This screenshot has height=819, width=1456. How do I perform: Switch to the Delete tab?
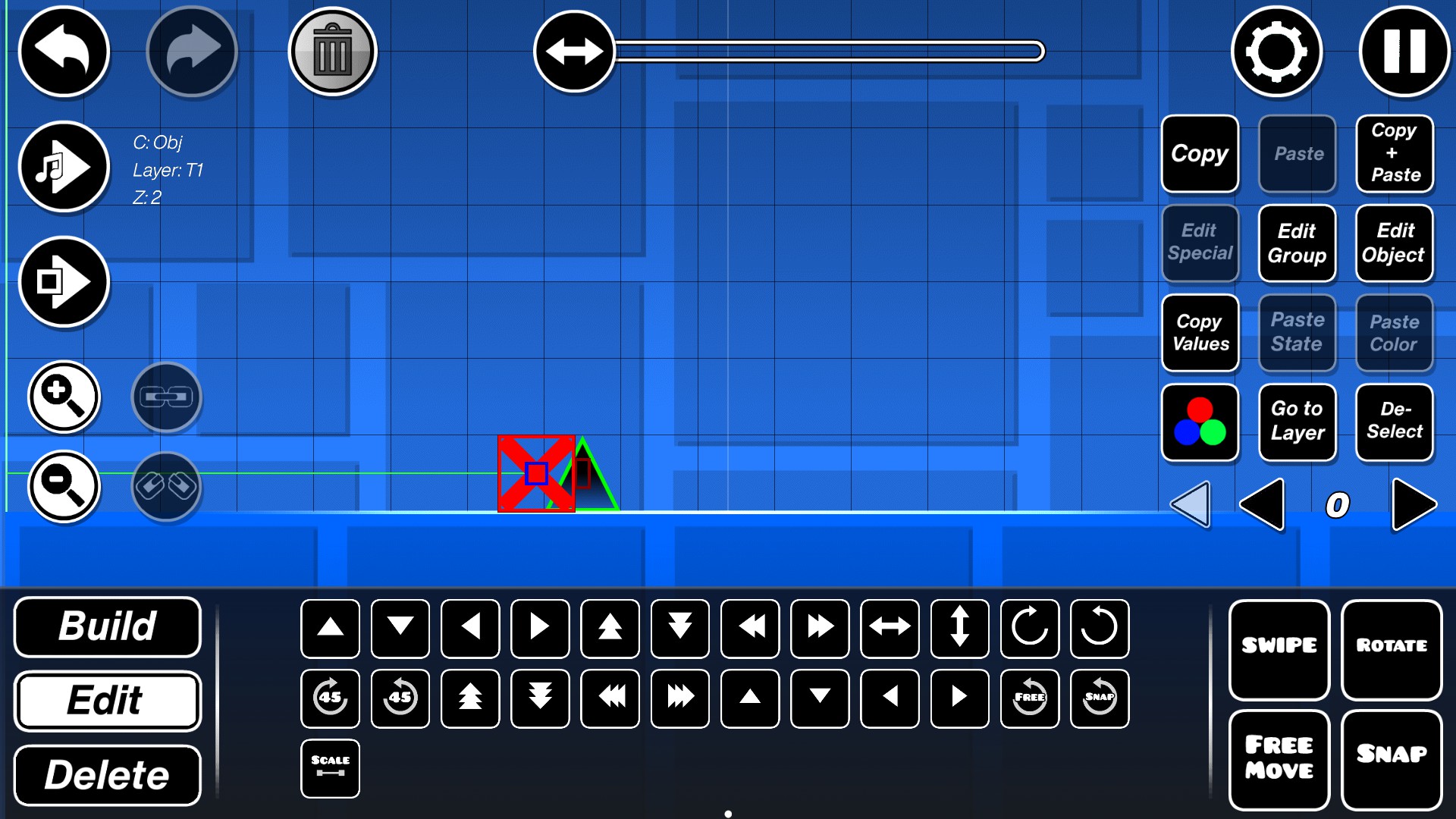[x=107, y=774]
